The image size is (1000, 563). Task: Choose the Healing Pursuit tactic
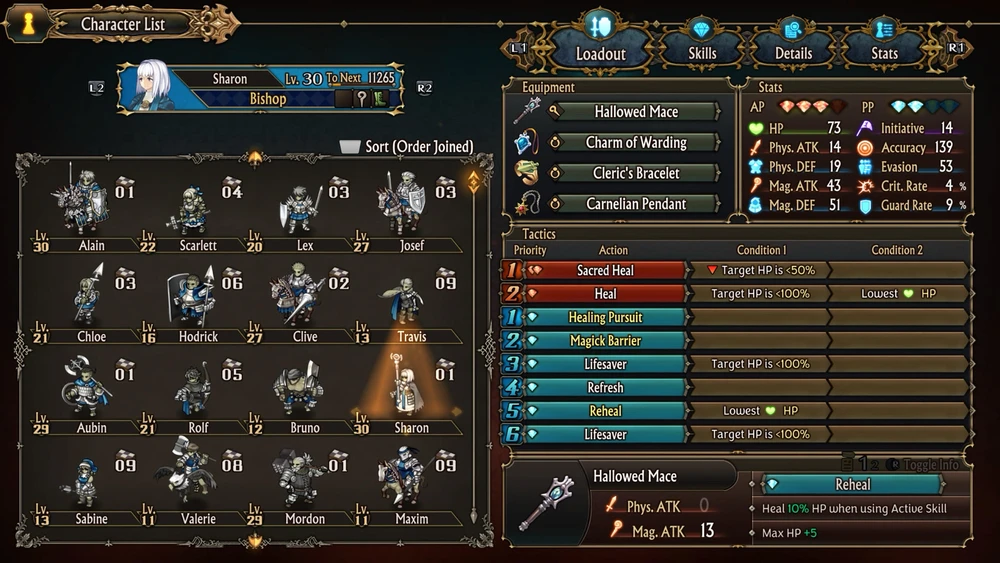click(605, 317)
